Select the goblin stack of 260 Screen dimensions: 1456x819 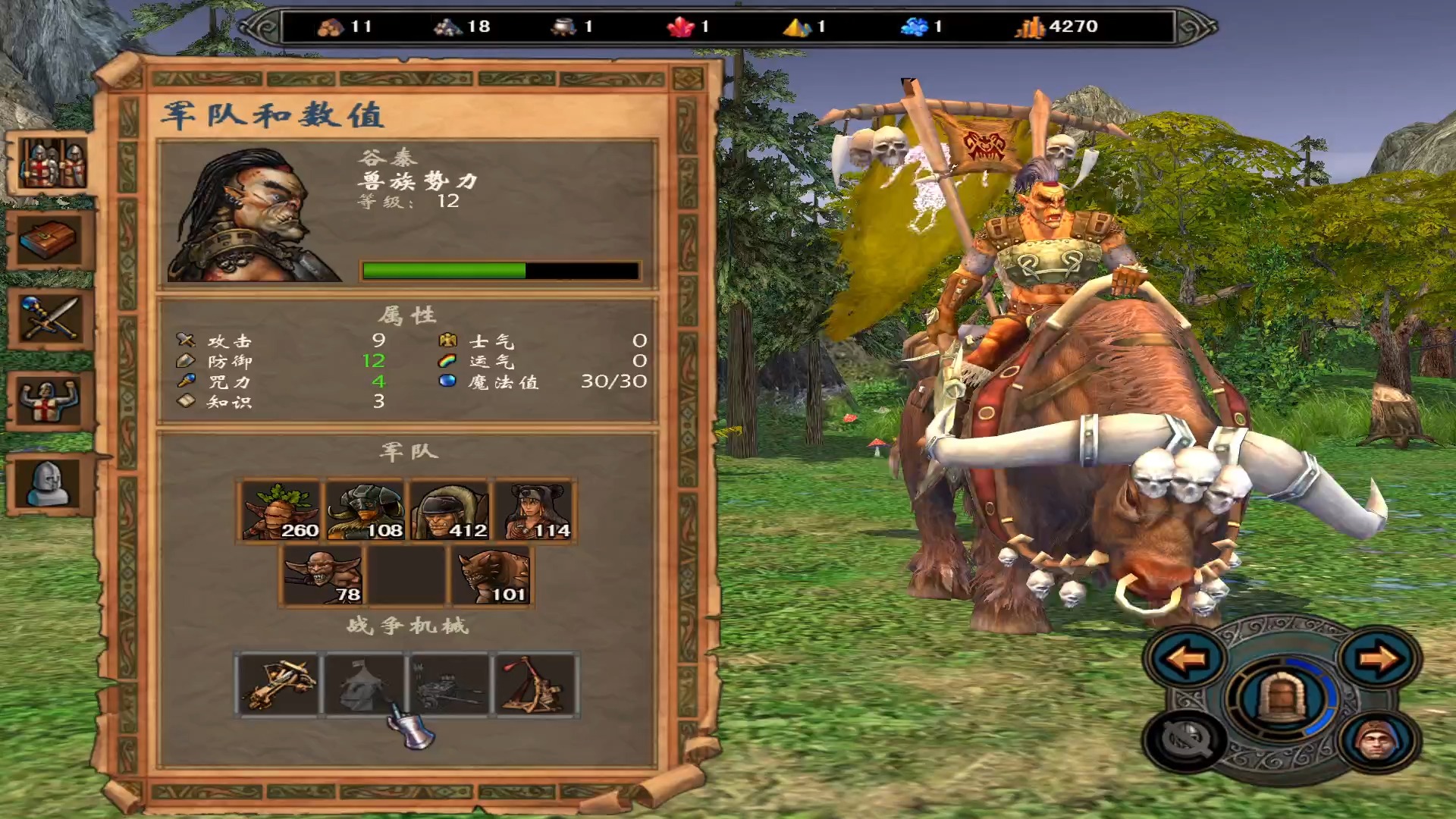[281, 510]
